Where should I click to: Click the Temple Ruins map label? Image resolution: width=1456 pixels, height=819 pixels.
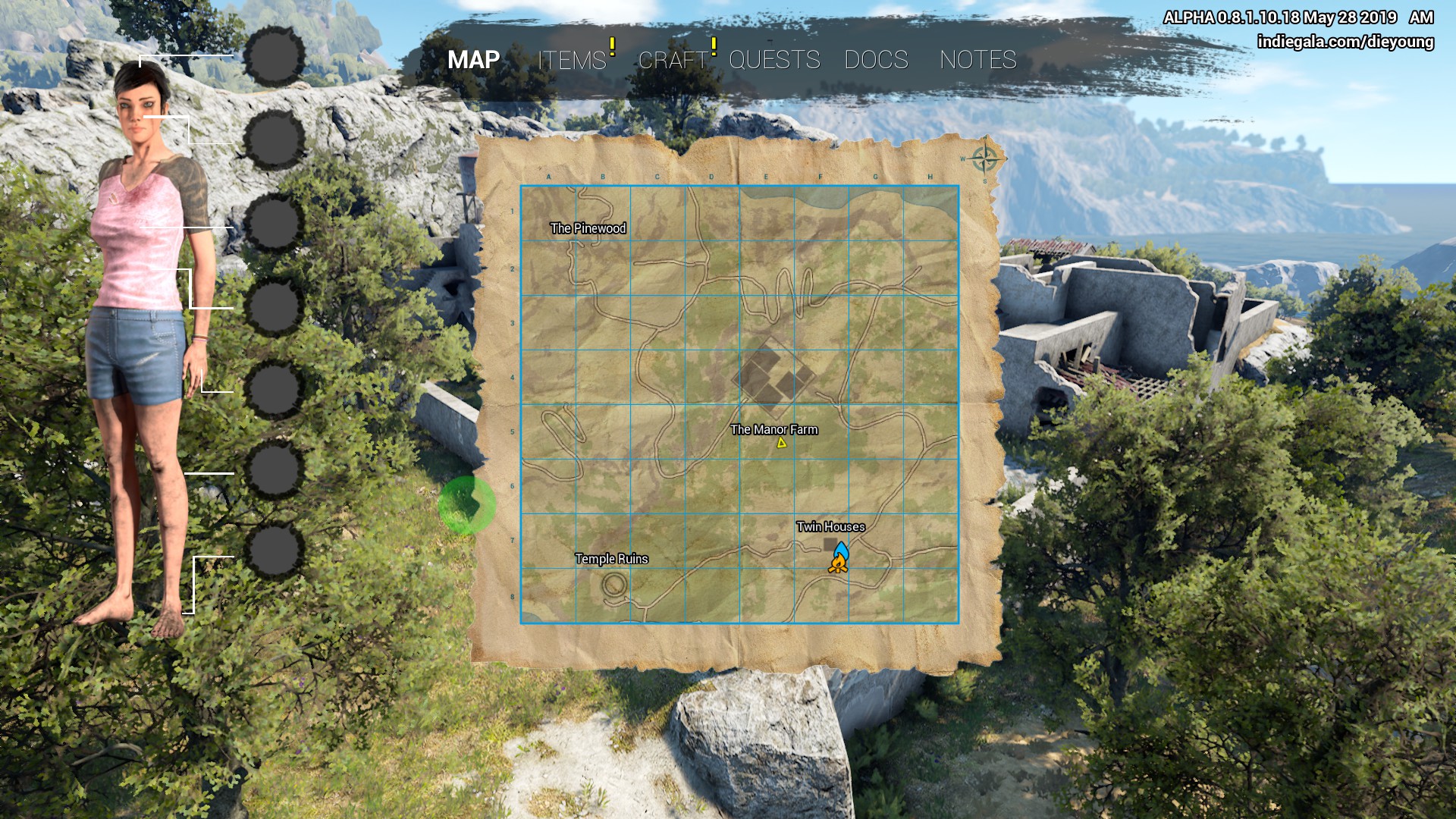click(611, 559)
